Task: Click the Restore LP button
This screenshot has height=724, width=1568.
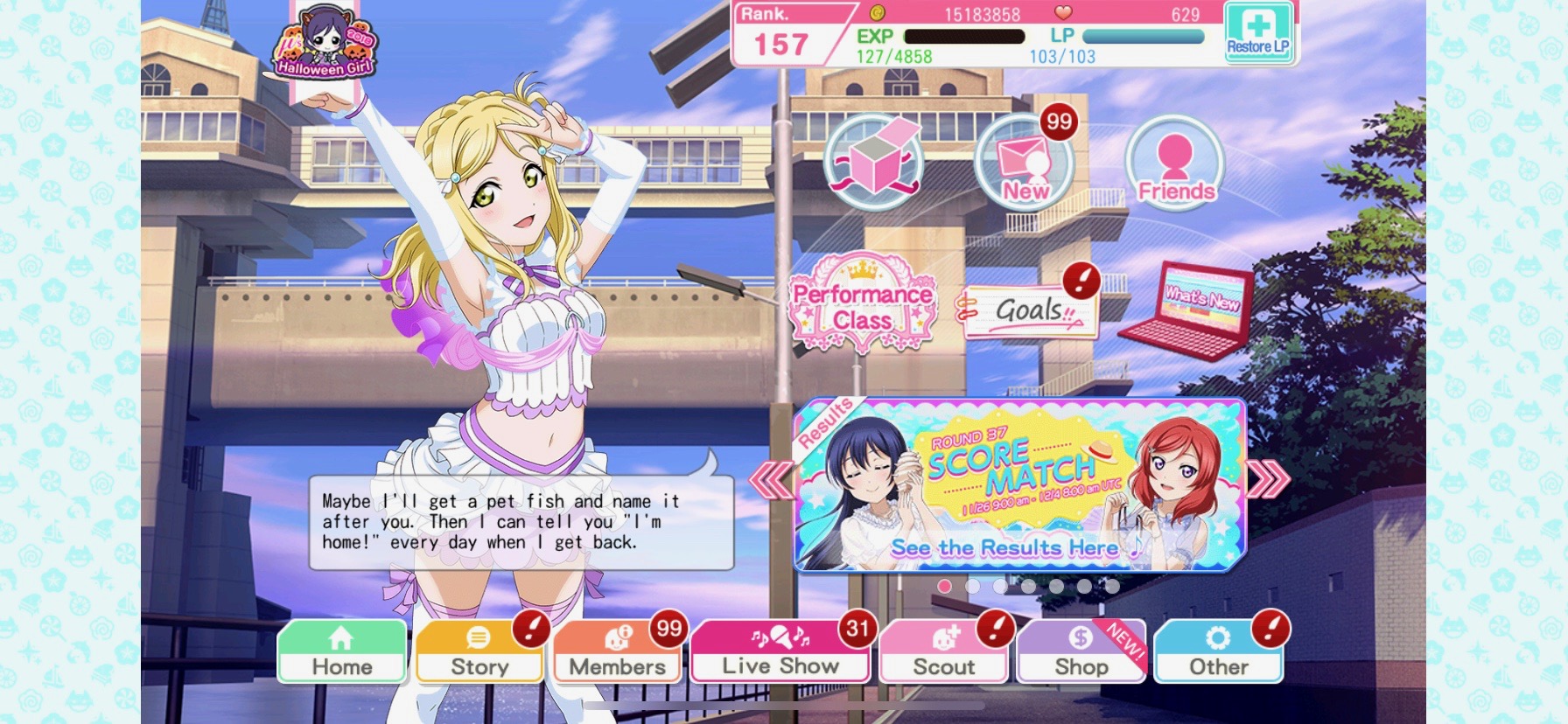Action: [x=1258, y=32]
